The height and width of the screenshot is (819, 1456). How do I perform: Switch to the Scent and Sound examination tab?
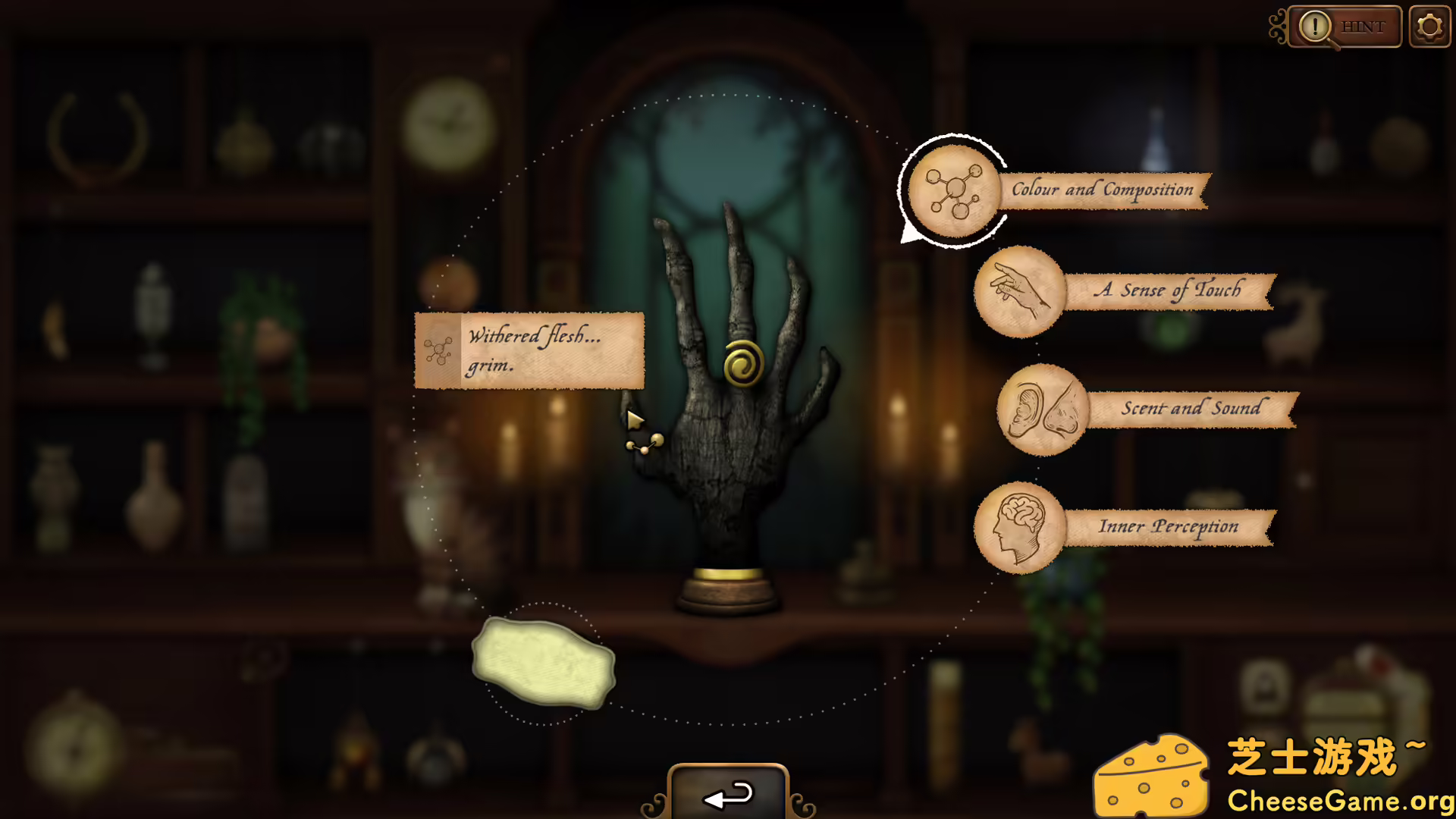coord(1191,409)
